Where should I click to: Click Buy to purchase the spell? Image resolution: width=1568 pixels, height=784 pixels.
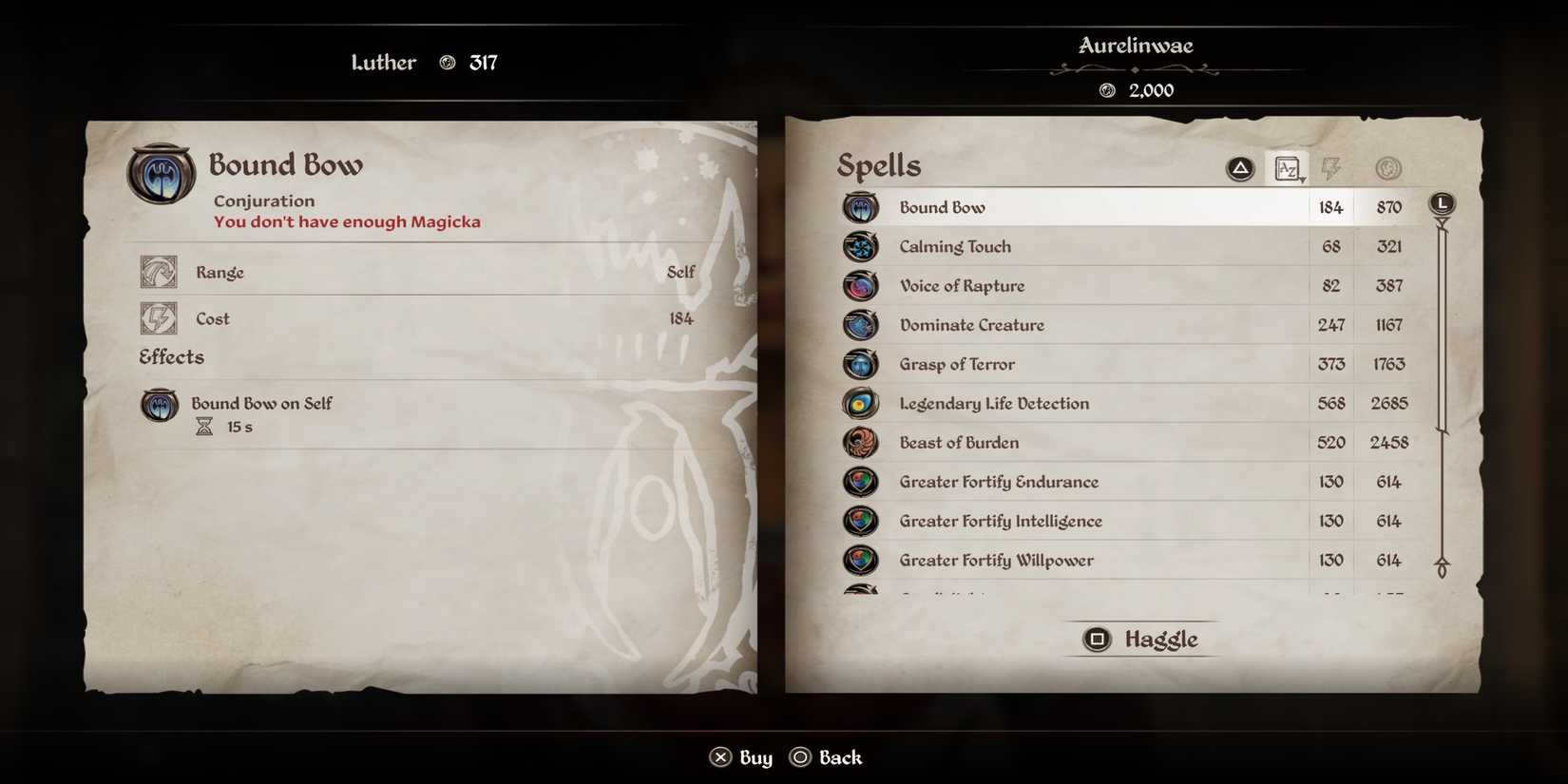(x=741, y=756)
